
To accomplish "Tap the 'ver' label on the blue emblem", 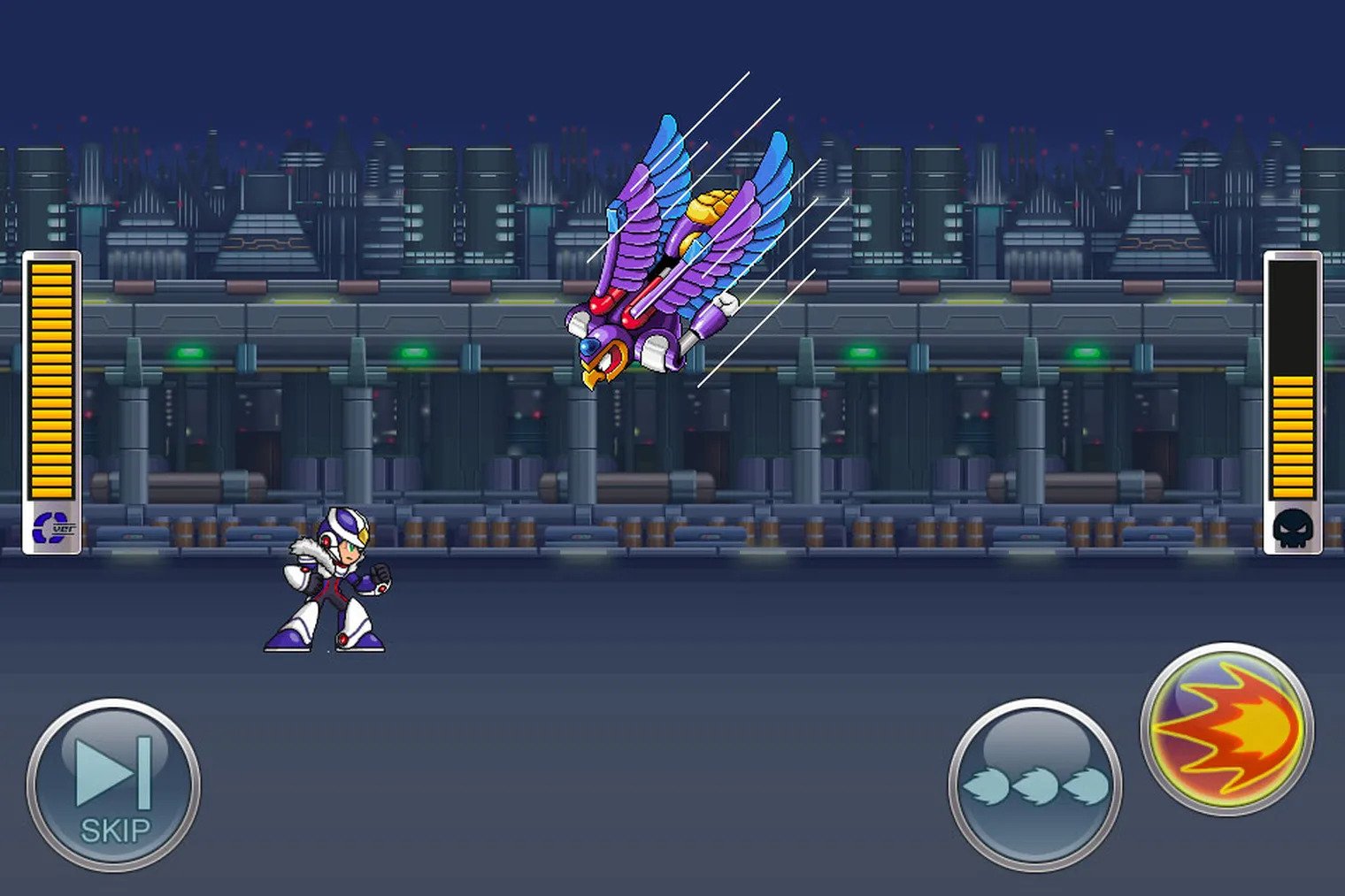I will pos(64,528).
